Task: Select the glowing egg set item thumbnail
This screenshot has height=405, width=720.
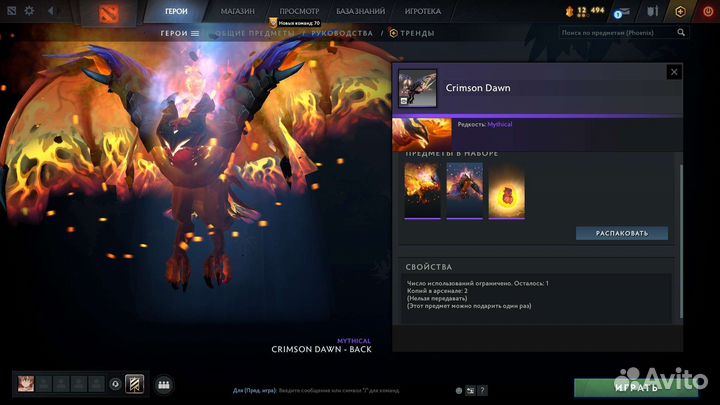Action: coord(506,189)
